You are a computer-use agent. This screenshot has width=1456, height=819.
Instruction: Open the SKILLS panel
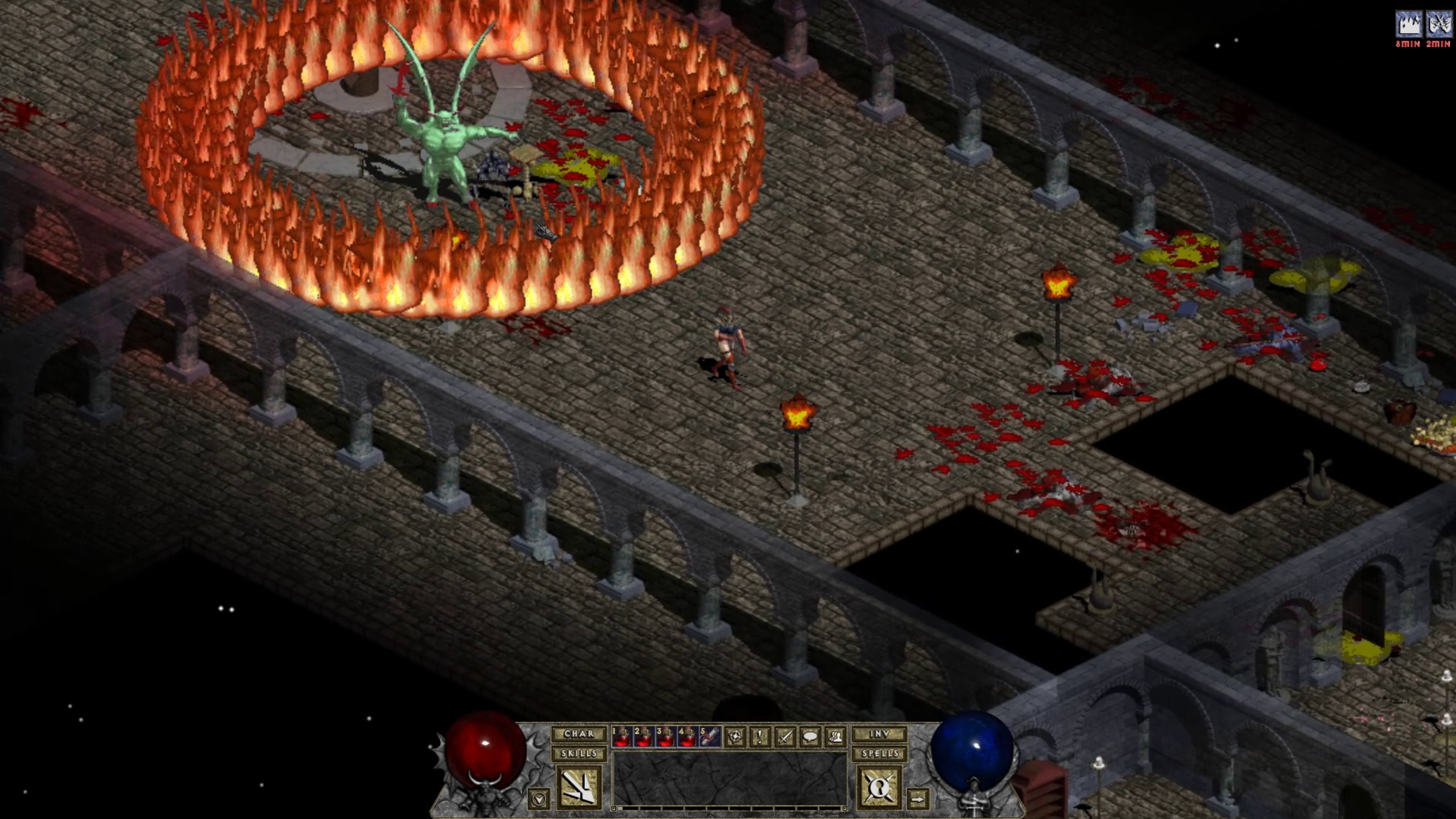pos(579,754)
